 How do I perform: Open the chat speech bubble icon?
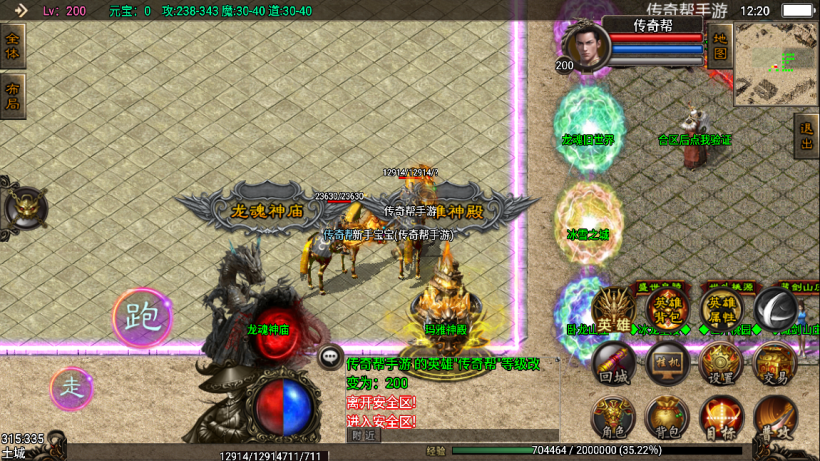tap(330, 356)
